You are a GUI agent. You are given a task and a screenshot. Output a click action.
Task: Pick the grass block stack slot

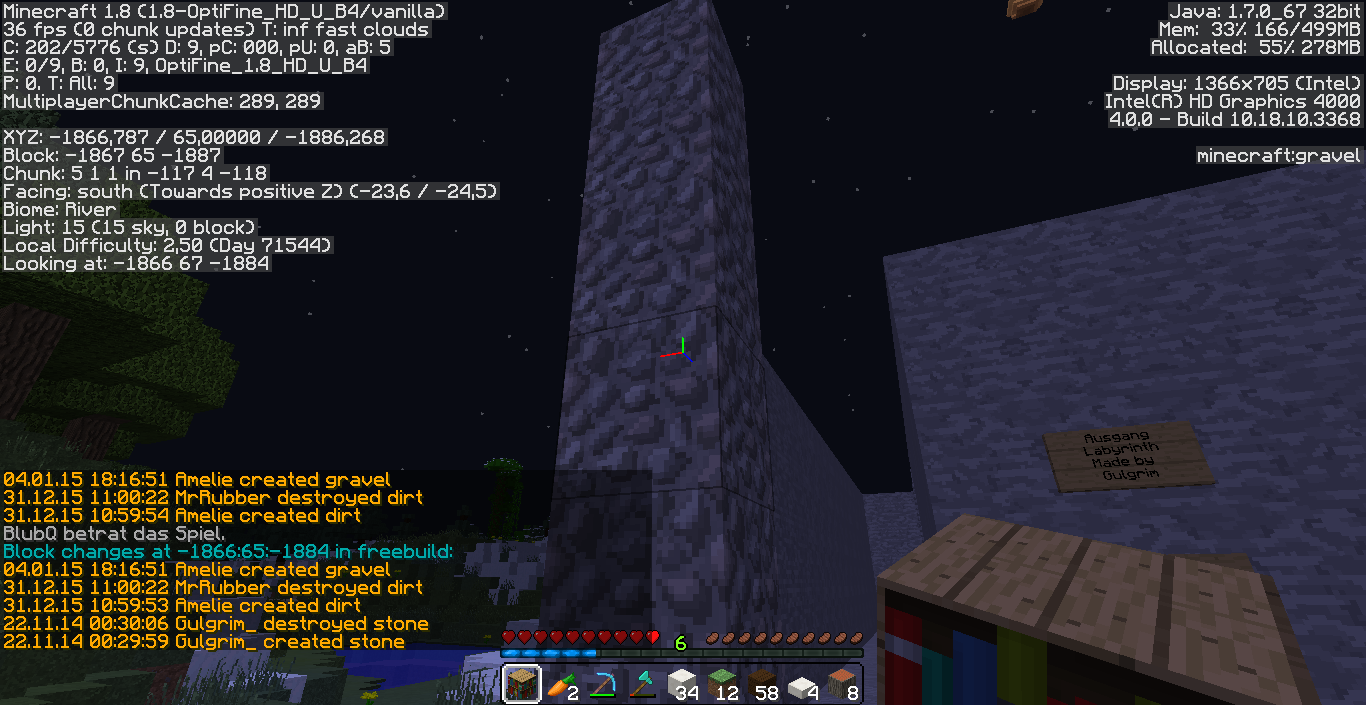tap(722, 684)
